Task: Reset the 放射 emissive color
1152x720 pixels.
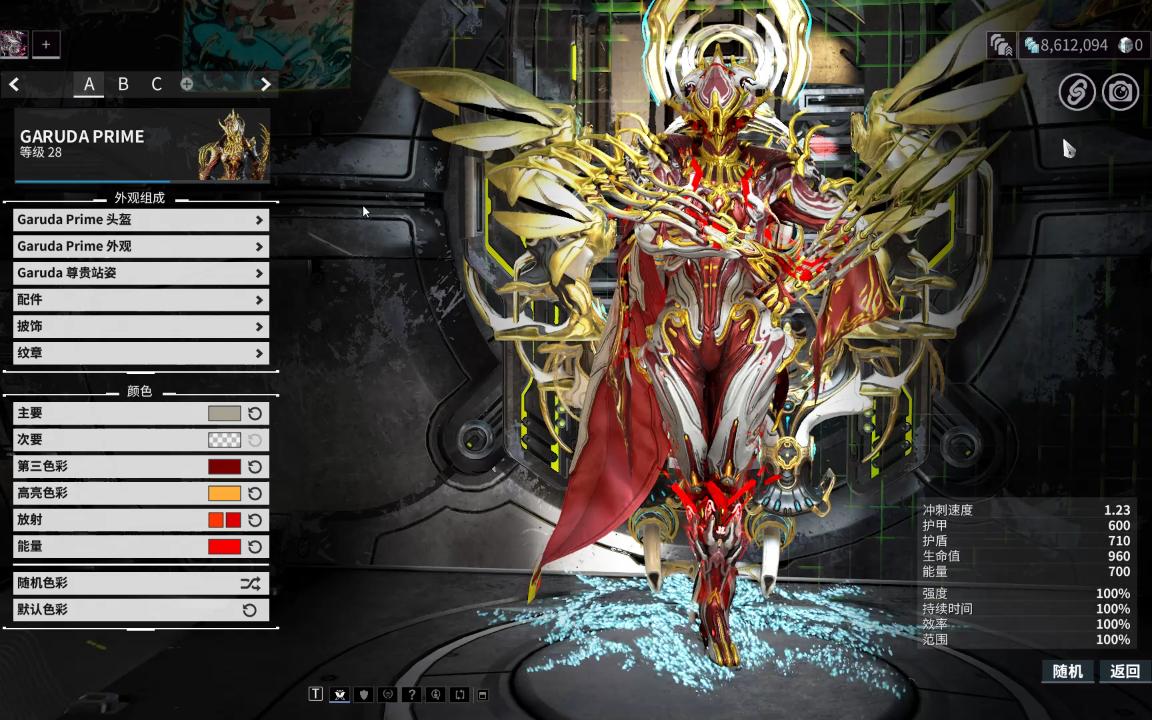Action: coord(255,520)
